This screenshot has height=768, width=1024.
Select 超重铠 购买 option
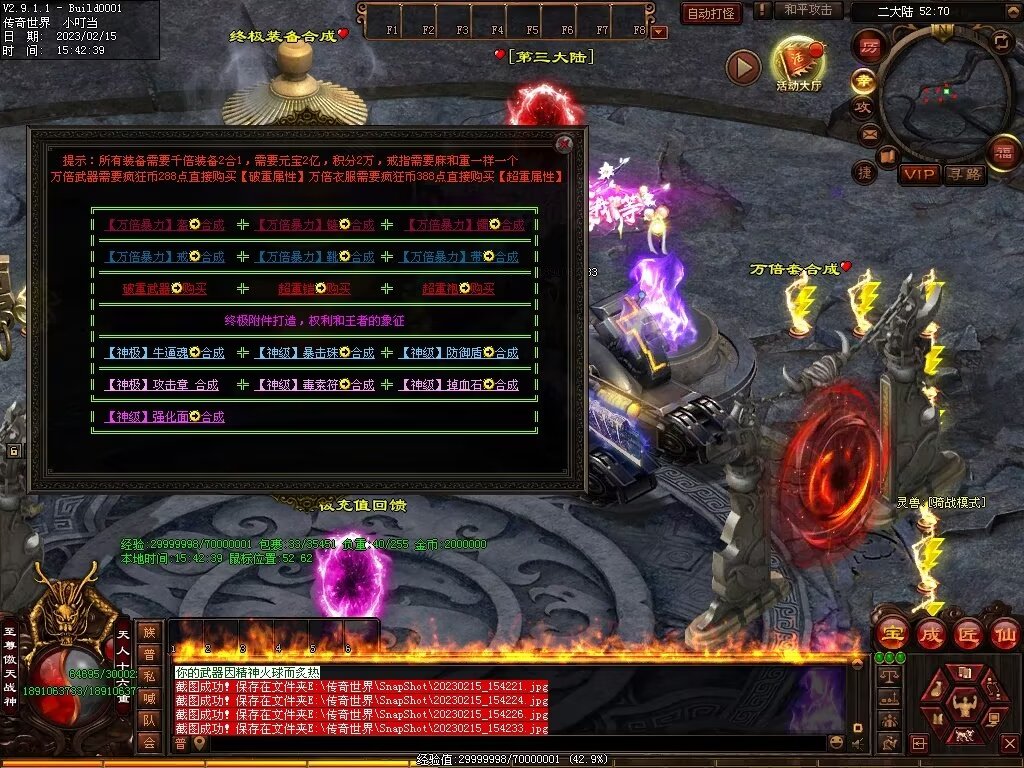314,289
